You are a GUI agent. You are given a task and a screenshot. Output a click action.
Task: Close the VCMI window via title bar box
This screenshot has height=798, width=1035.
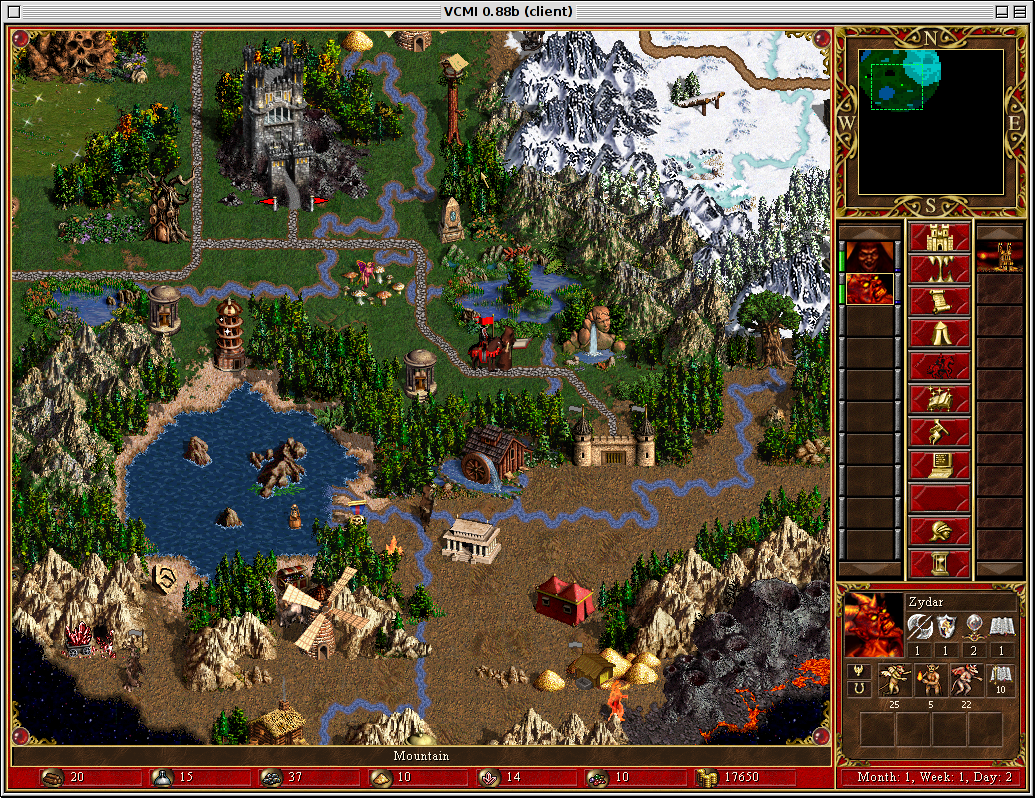(15, 11)
